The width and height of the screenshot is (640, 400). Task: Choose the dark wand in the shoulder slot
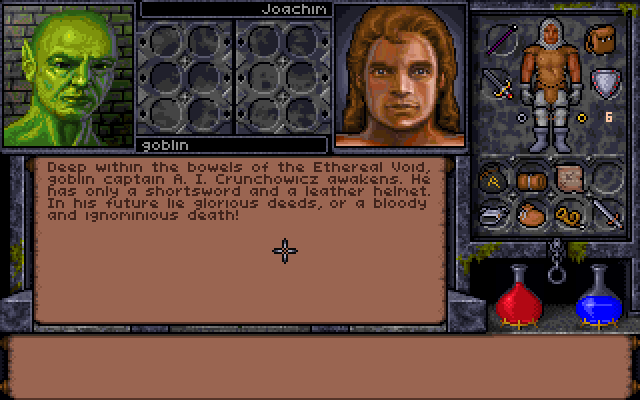pos(501,41)
